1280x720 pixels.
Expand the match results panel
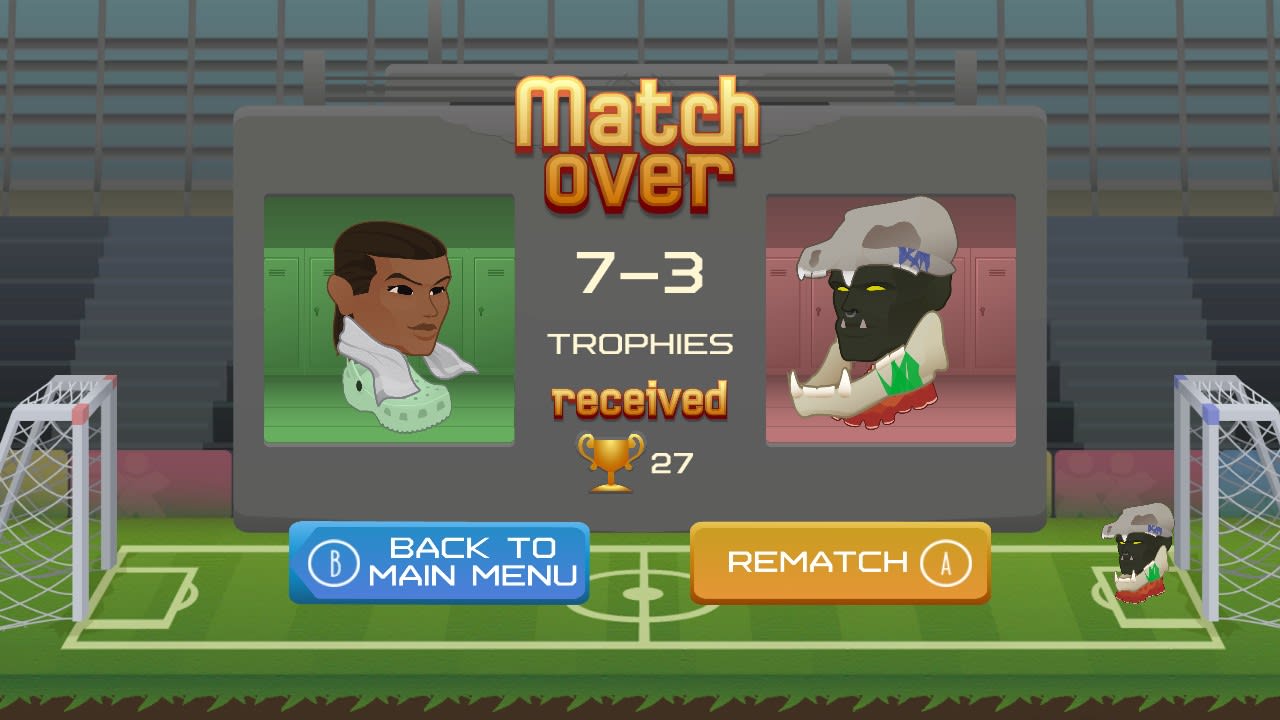click(x=640, y=310)
